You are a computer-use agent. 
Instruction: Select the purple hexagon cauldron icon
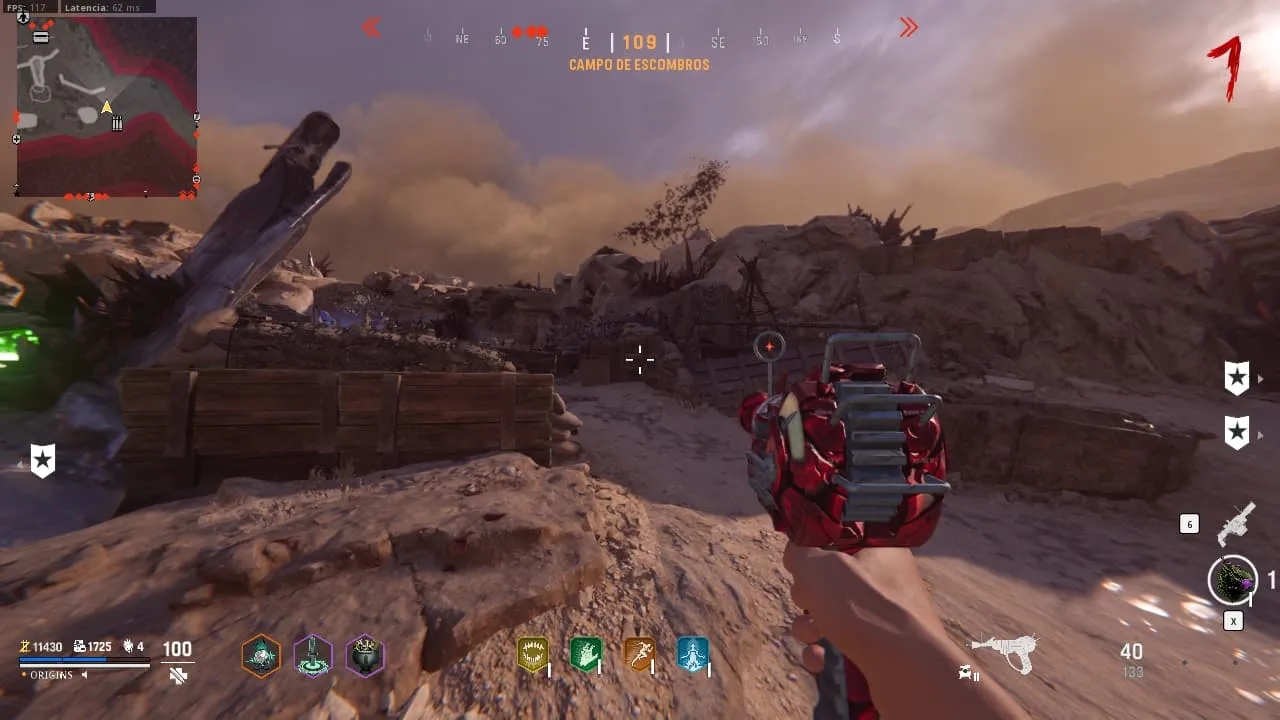pyautogui.click(x=365, y=655)
